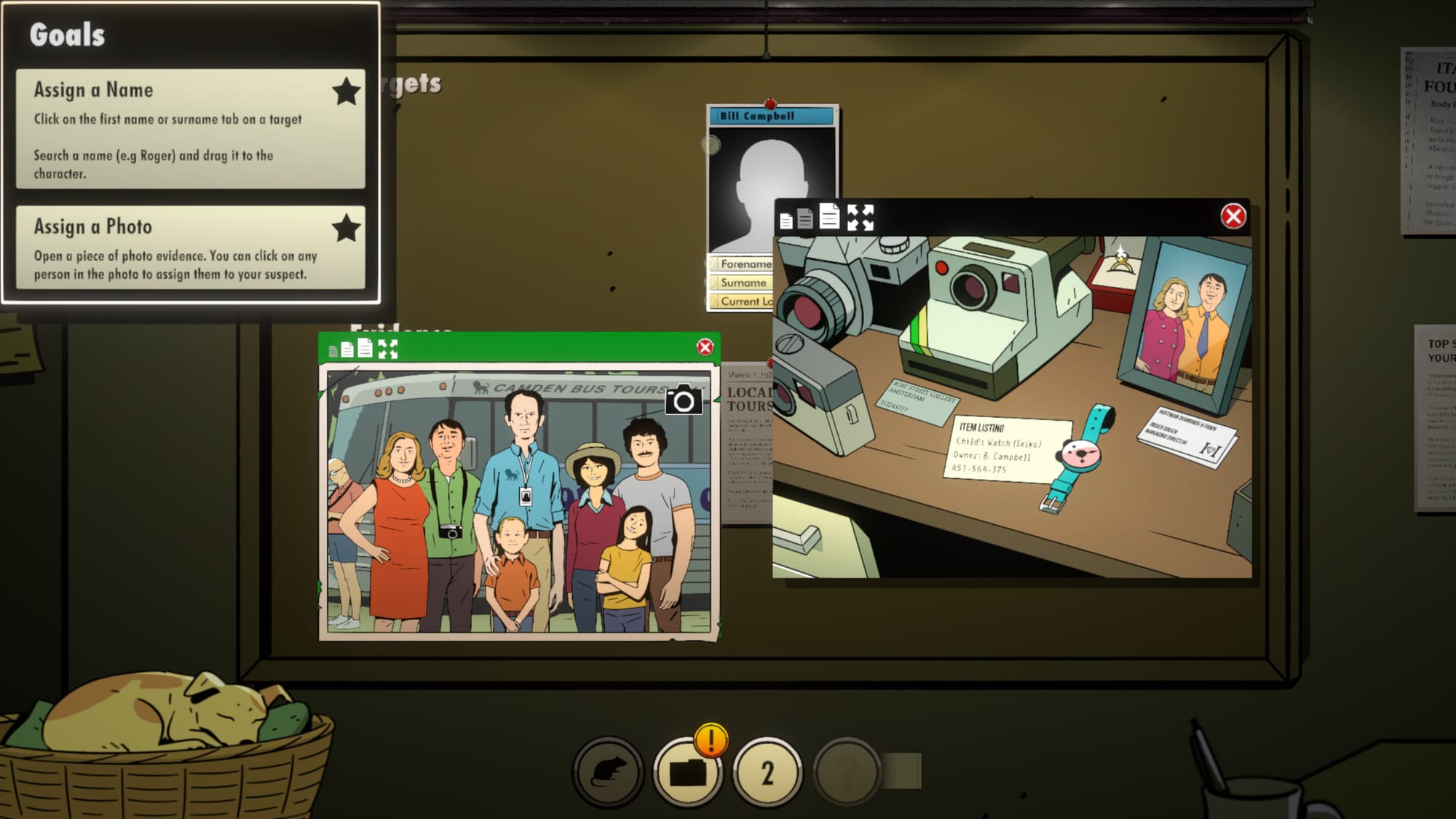Close the desk photo evidence window
Viewport: 1456px width, 819px height.
click(x=1233, y=216)
